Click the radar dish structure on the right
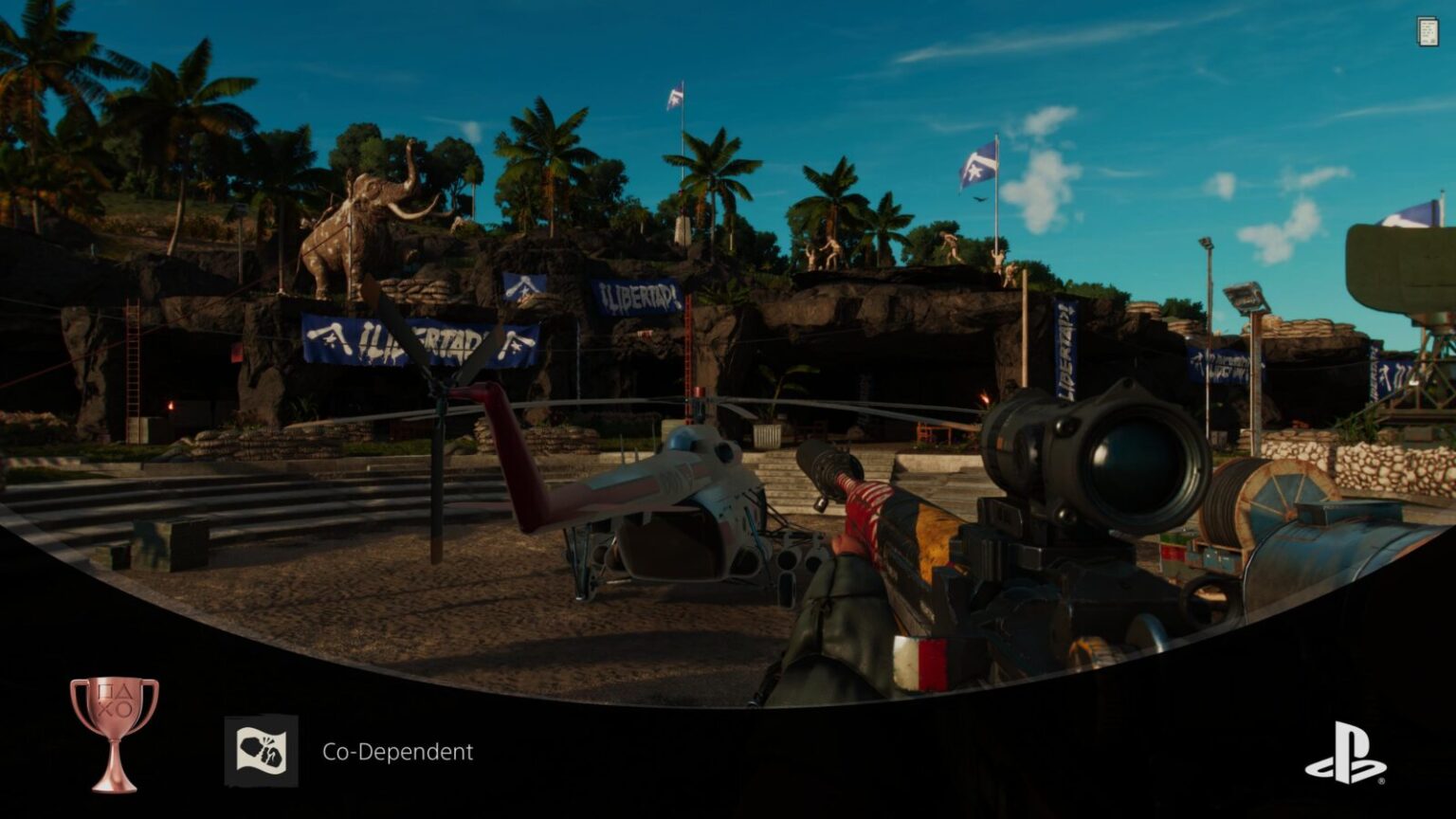The image size is (1456, 819). [1398, 265]
